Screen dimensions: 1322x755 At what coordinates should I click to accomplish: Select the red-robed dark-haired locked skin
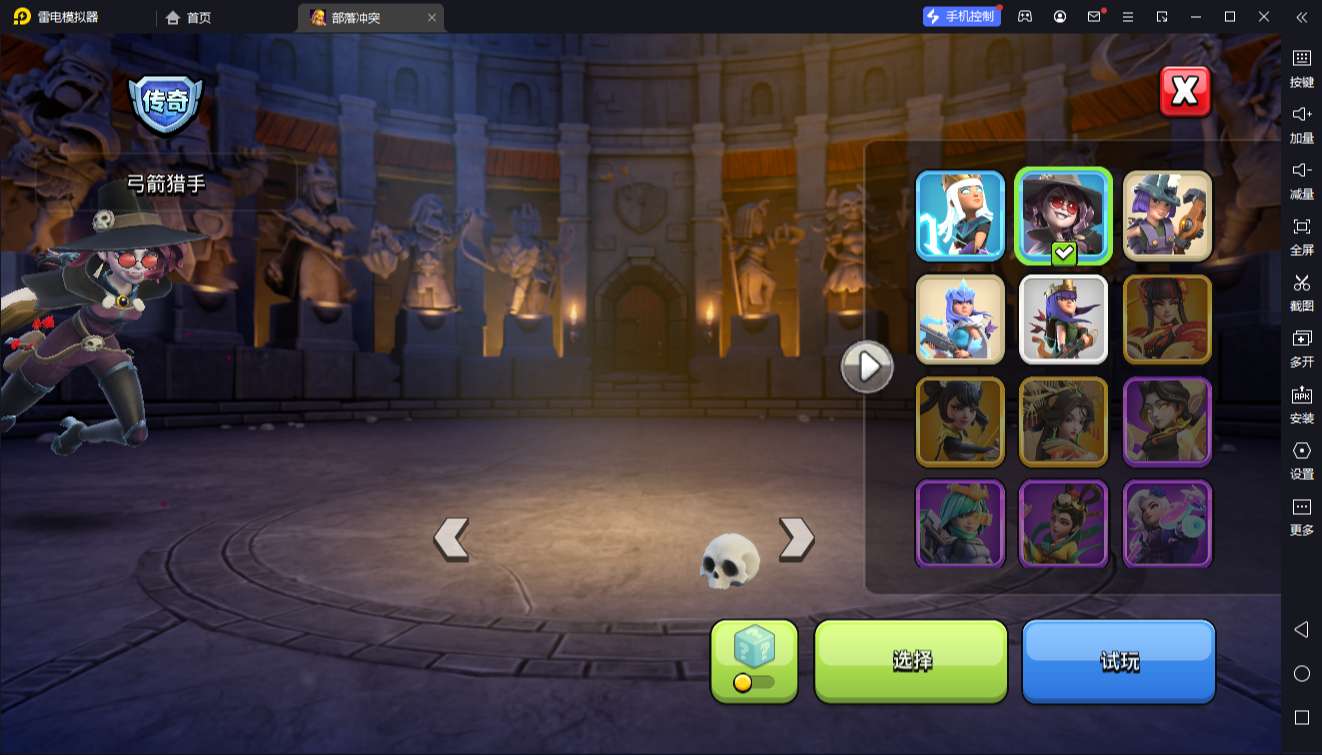[x=1167, y=319]
